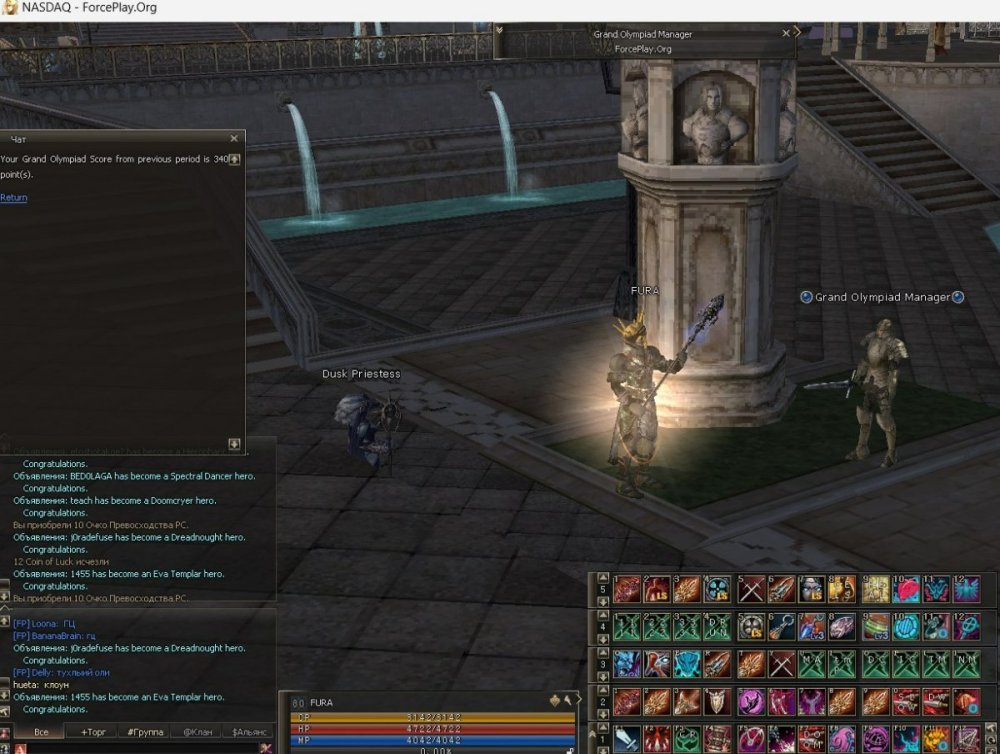This screenshot has height=754, width=1000.
Task: Use the DRUN macro on bar 4
Action: click(x=719, y=627)
